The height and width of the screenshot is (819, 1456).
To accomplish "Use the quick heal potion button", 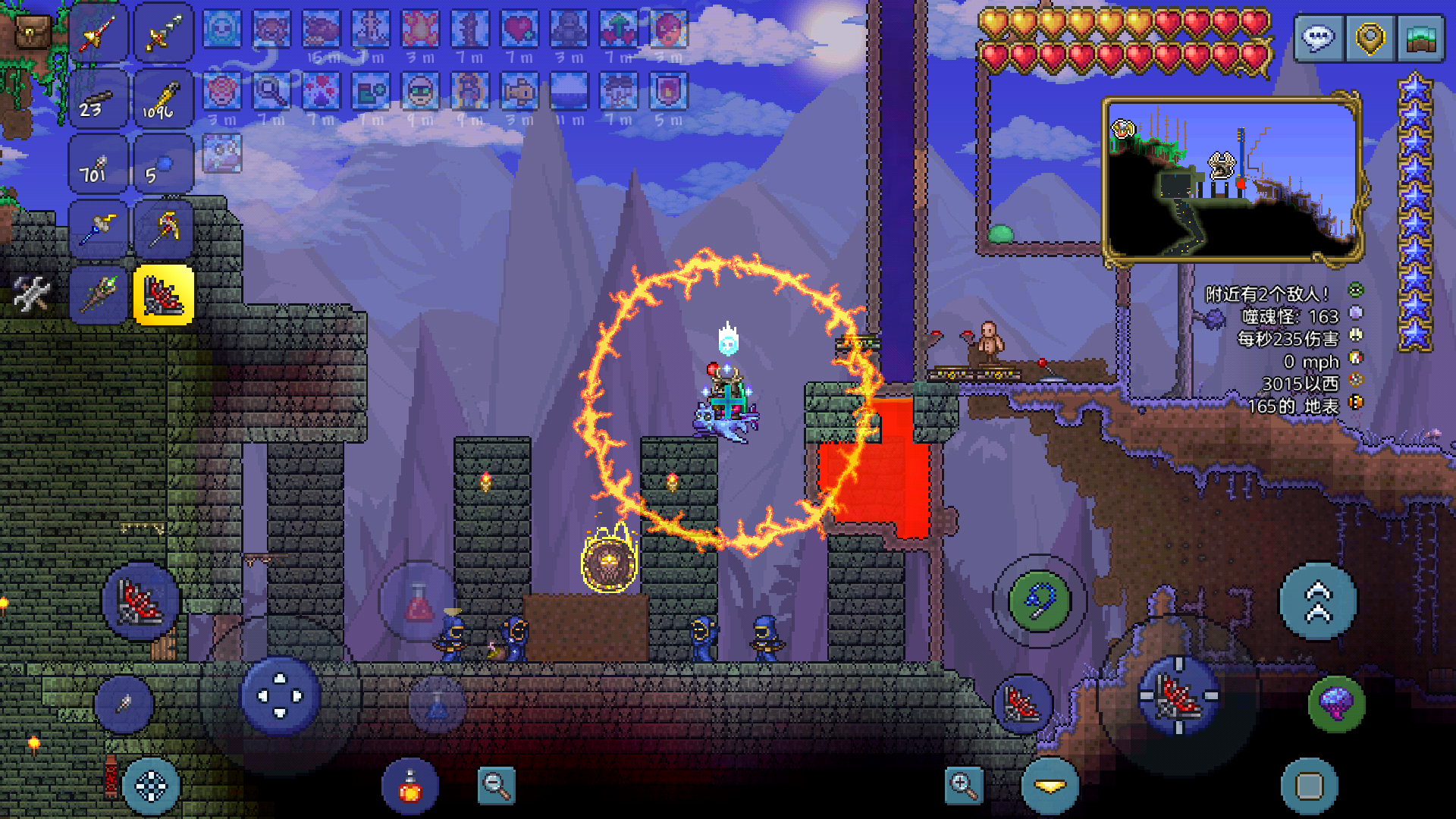I will (x=409, y=786).
